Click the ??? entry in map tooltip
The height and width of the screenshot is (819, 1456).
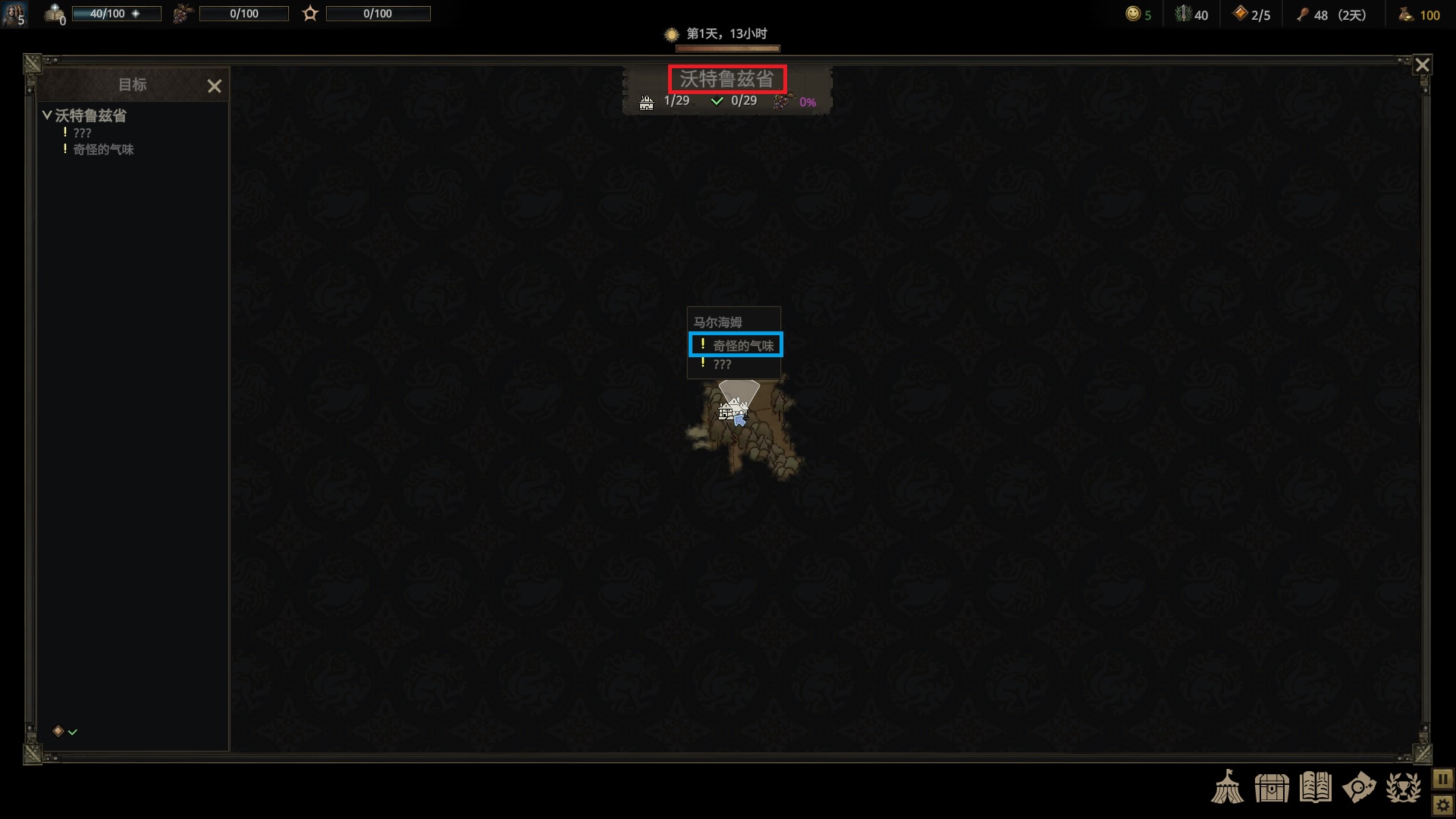pos(722,365)
